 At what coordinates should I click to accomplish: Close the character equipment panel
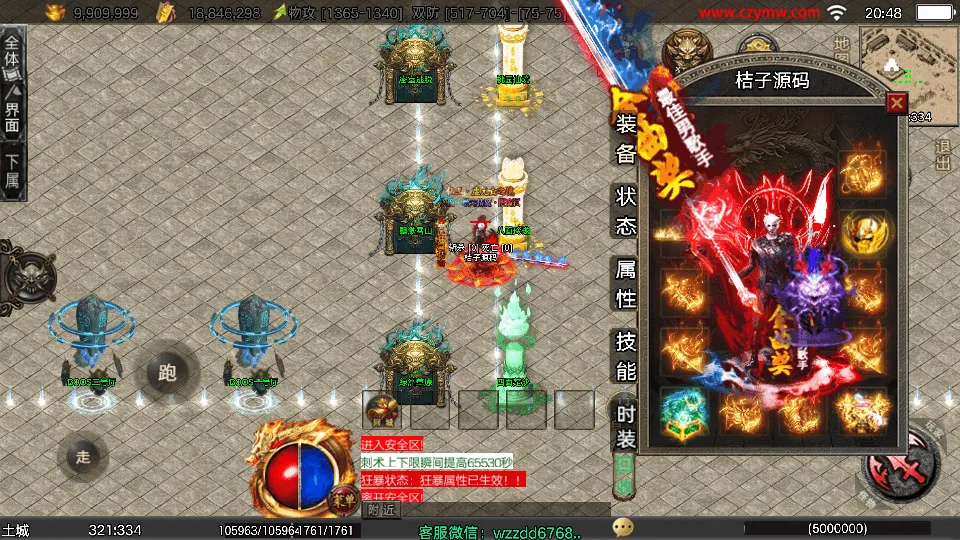(896, 102)
